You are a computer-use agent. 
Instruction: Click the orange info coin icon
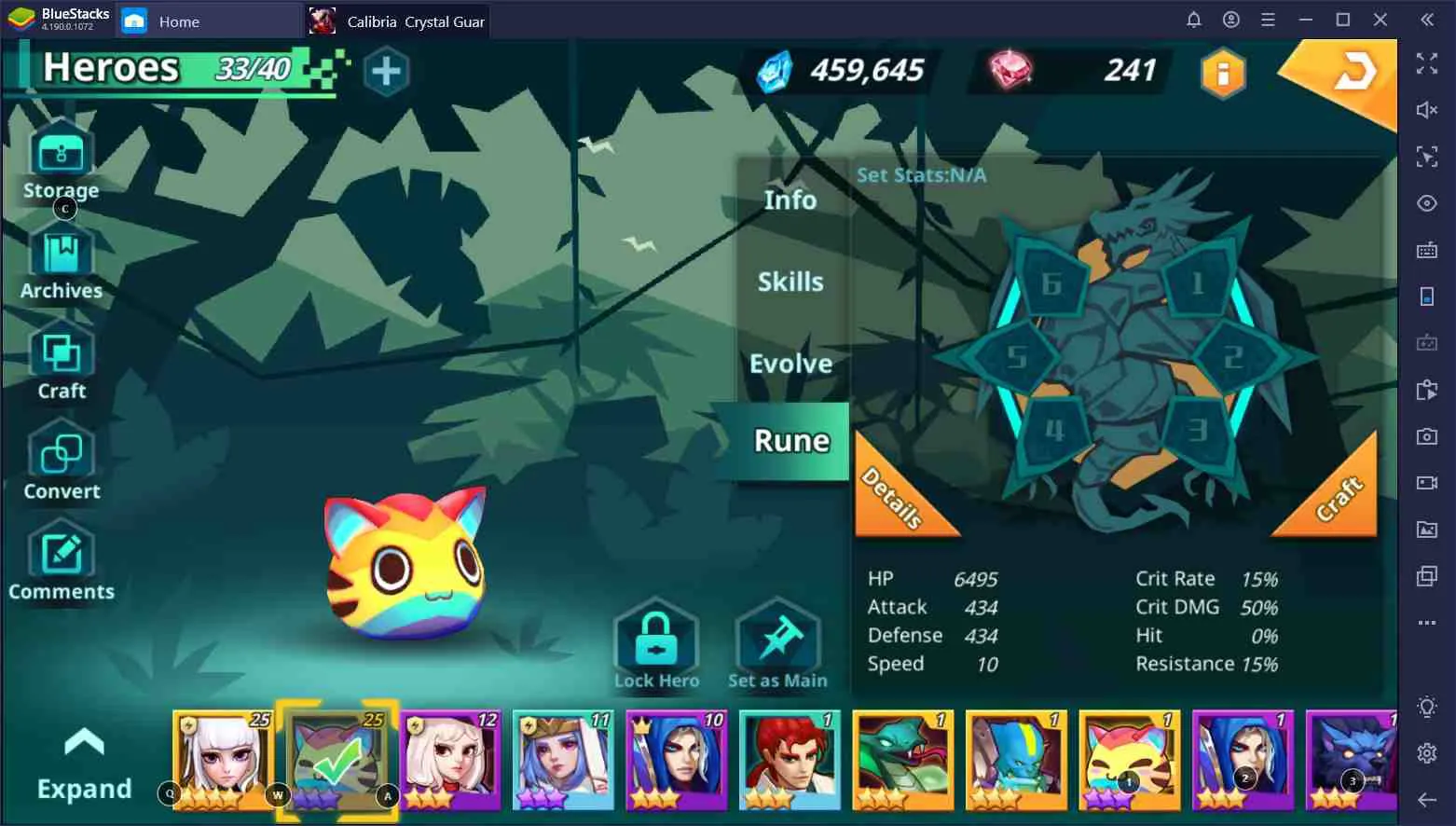(x=1222, y=73)
